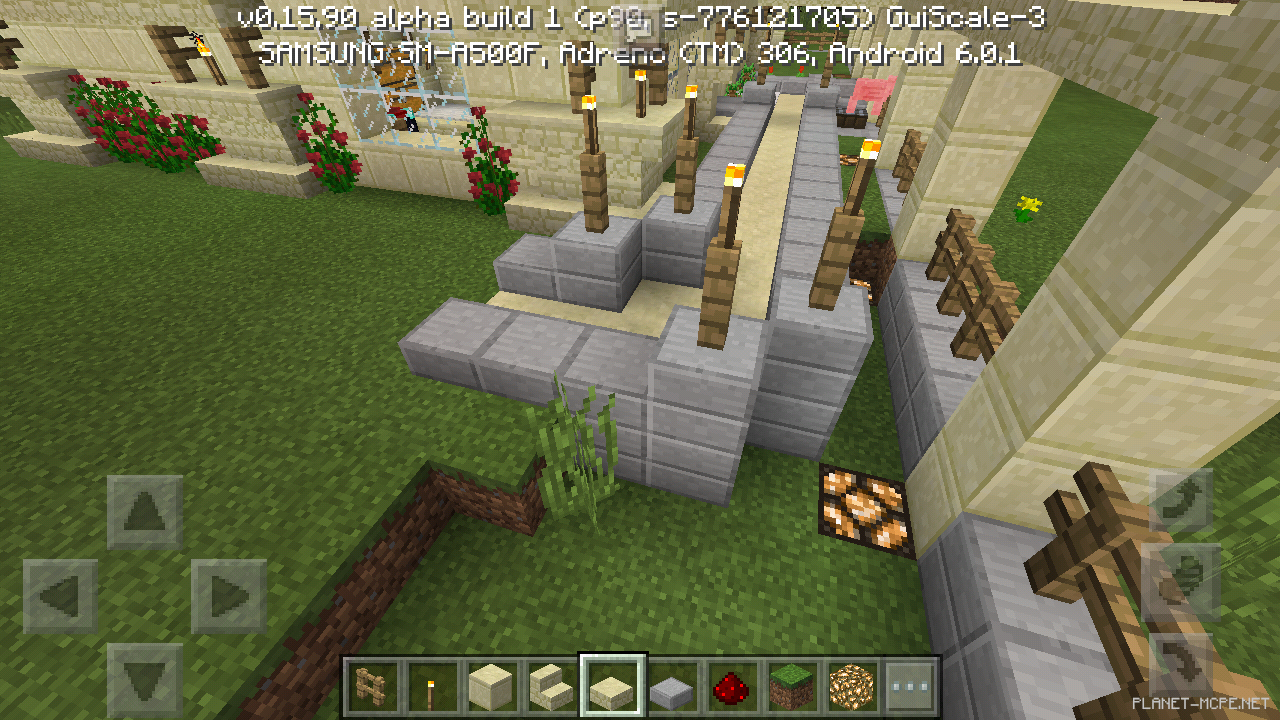Choose the grass block hotbar slot
1280x720 pixels.
click(x=791, y=686)
